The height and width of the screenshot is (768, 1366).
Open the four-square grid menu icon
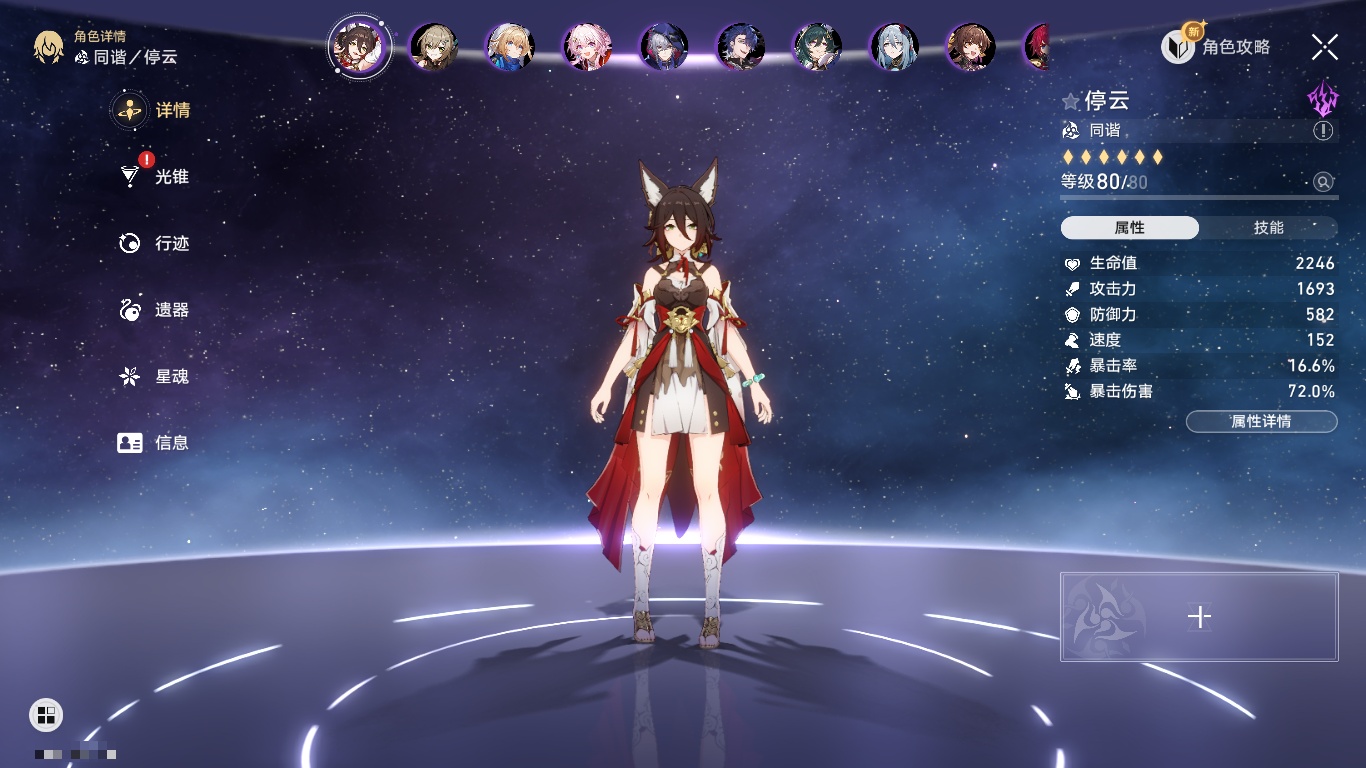(x=46, y=714)
